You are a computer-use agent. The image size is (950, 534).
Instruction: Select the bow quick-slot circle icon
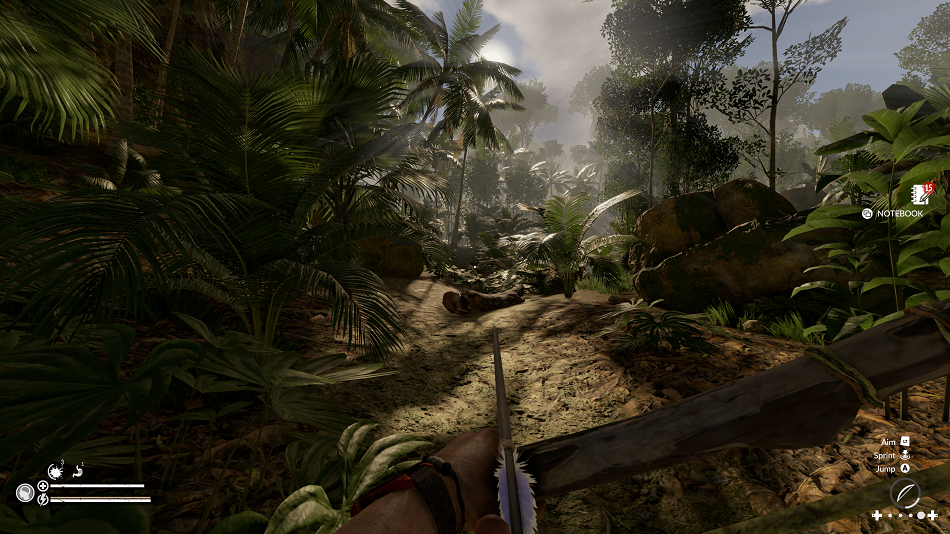pyautogui.click(x=905, y=493)
